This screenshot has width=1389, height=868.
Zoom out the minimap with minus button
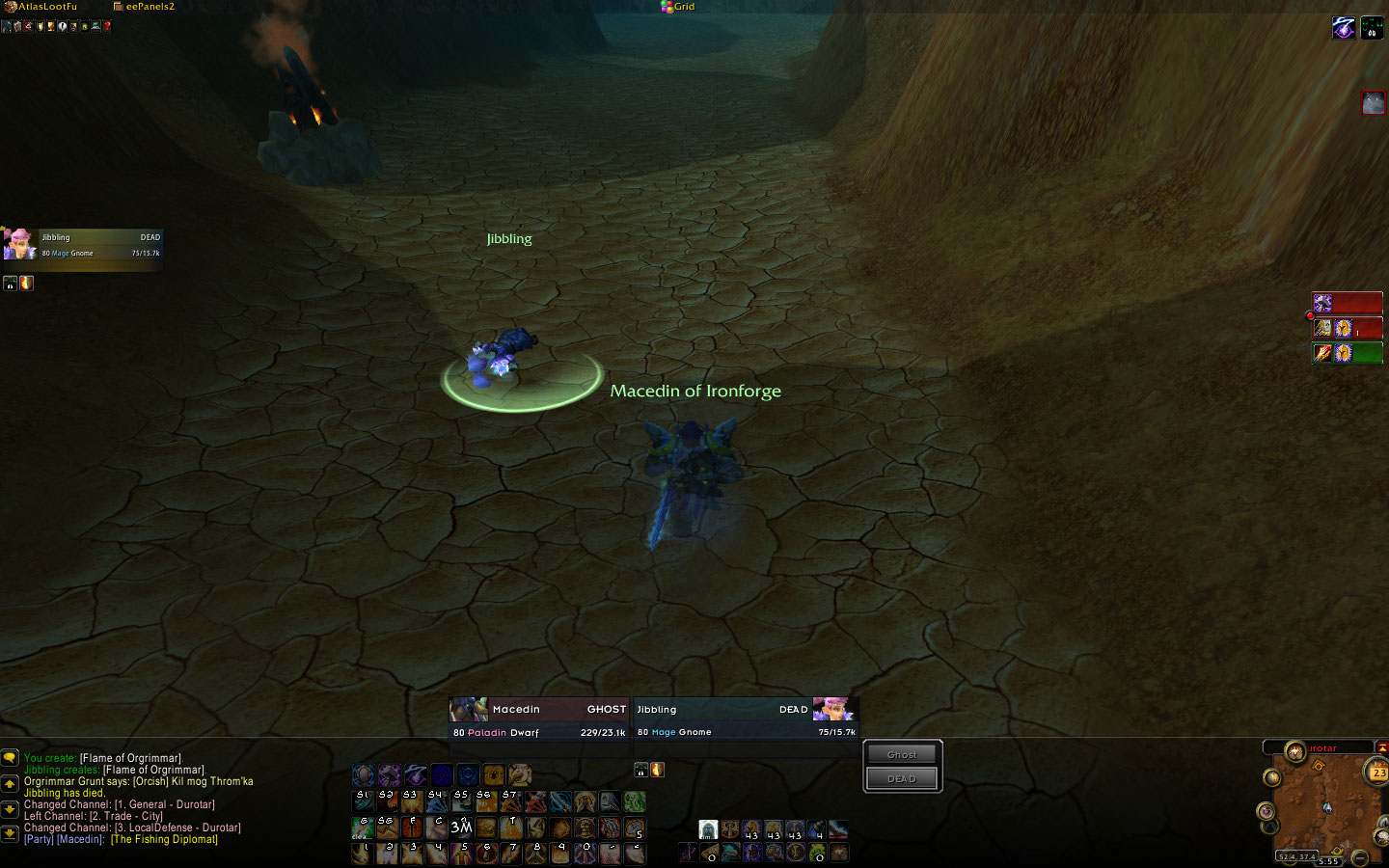tap(1359, 856)
